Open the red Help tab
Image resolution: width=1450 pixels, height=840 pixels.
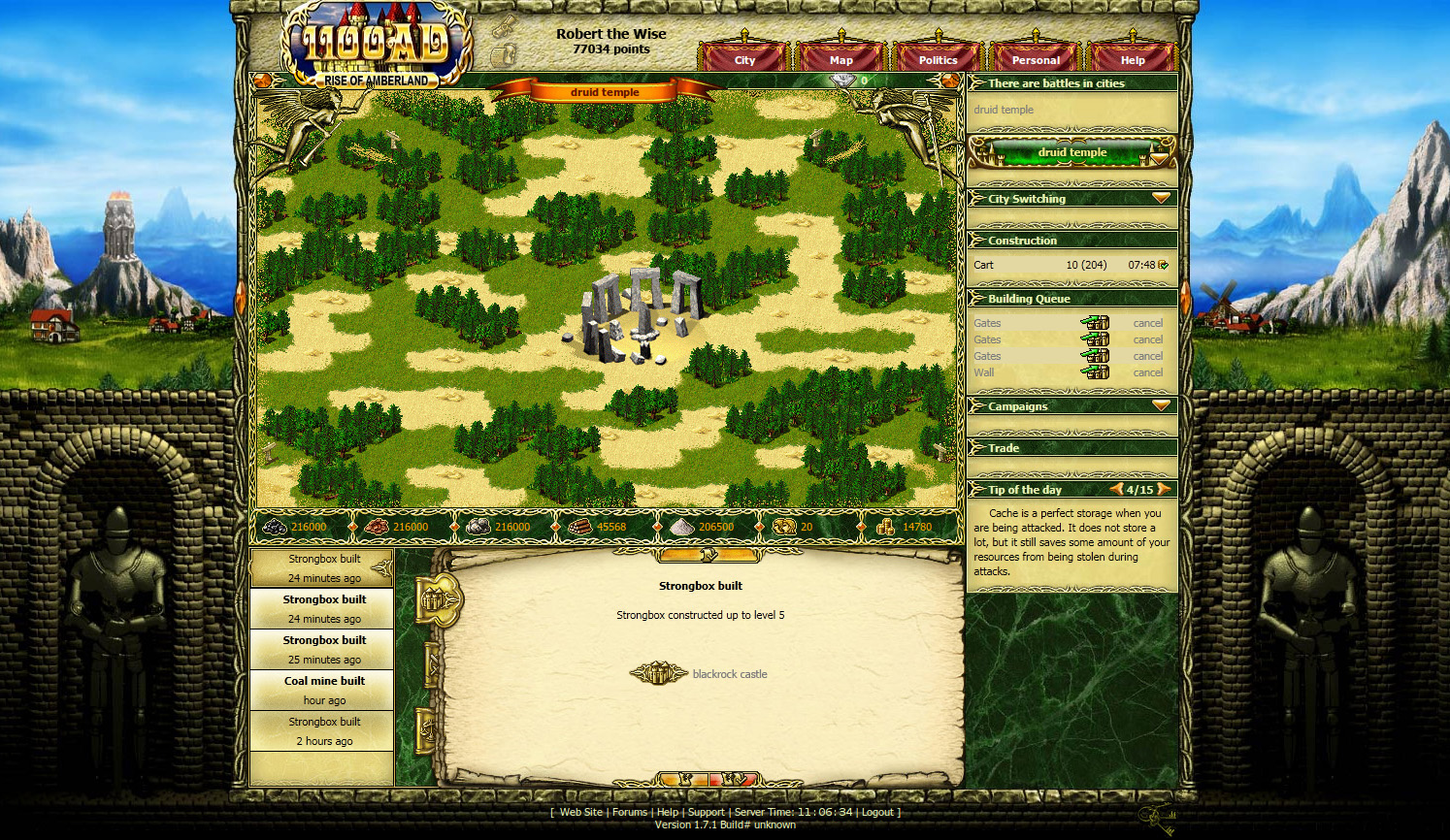1133,59
